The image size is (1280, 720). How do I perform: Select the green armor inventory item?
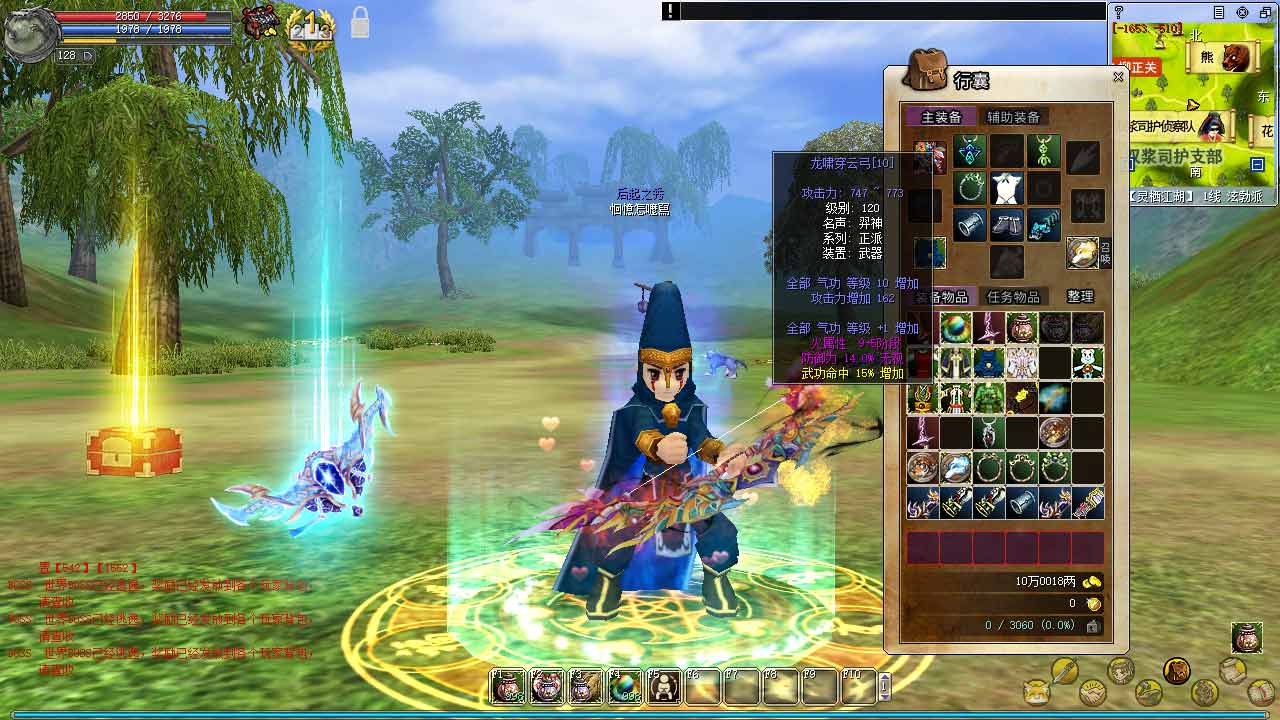(989, 398)
